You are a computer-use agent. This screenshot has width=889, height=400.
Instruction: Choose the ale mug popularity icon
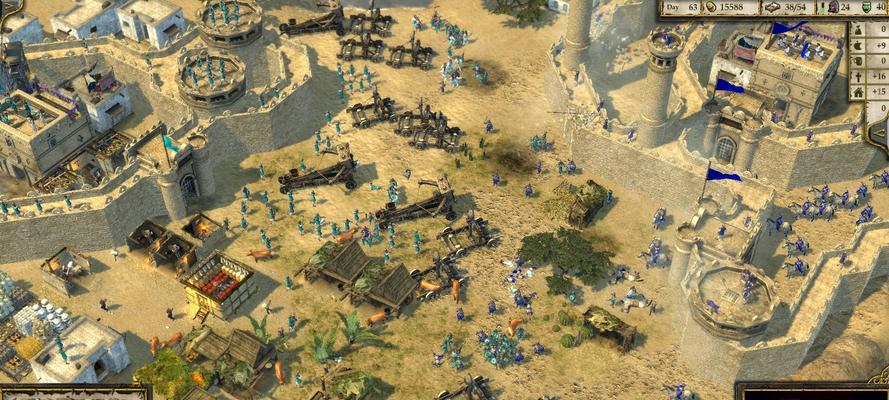pyautogui.click(x=858, y=61)
